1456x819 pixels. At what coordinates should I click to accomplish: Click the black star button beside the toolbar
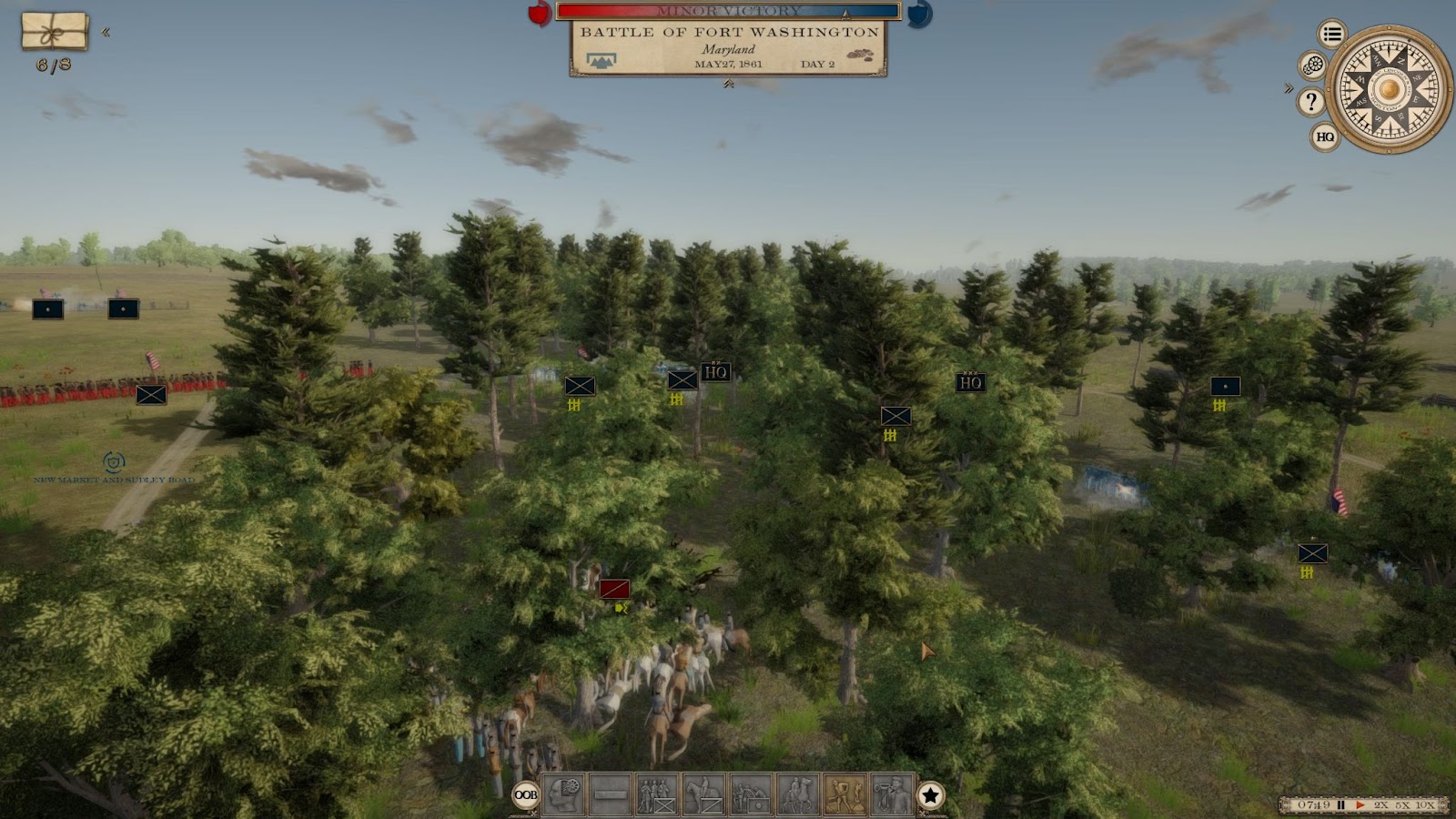click(x=930, y=795)
